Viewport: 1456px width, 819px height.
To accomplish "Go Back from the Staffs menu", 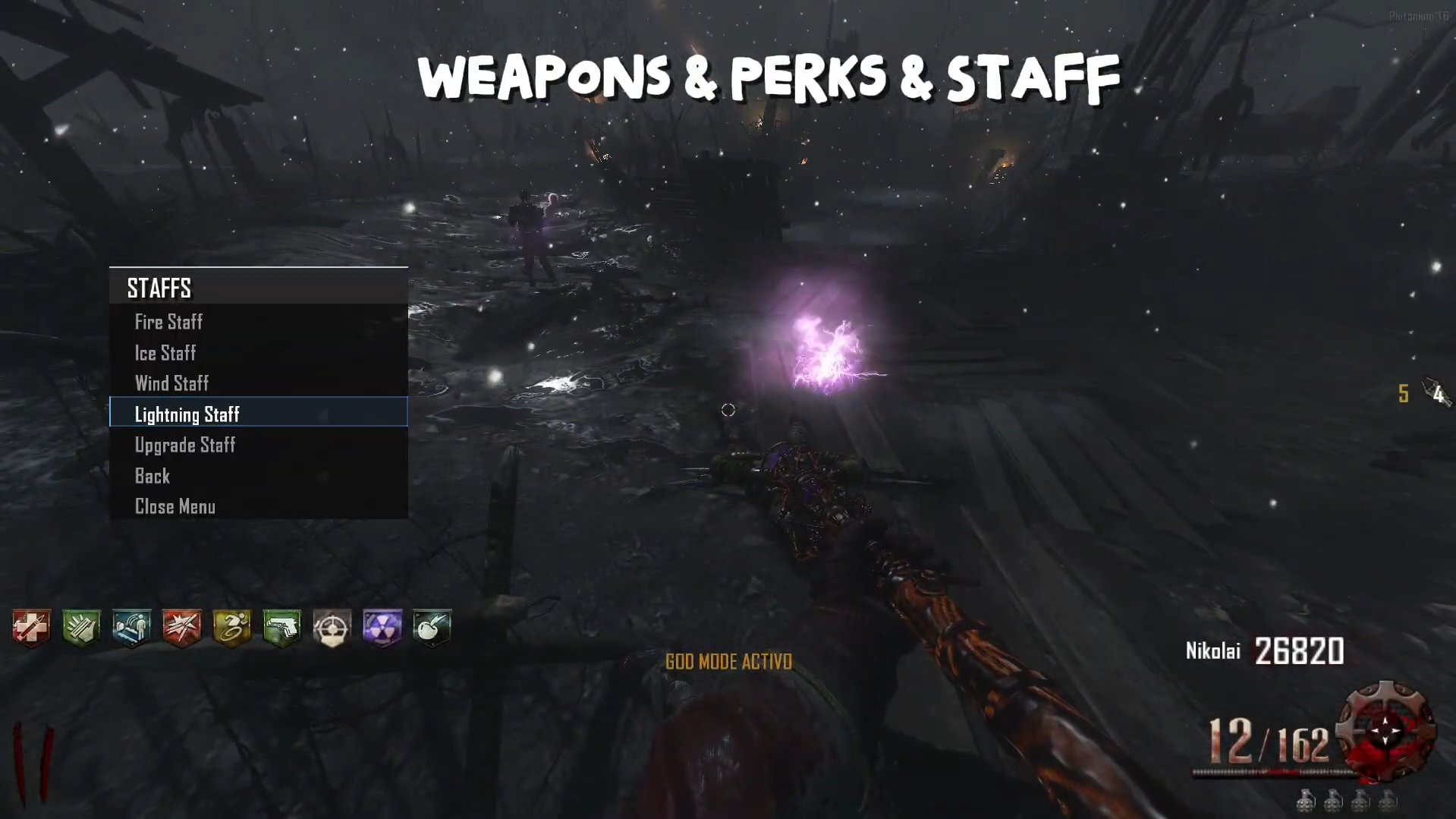I will [153, 476].
